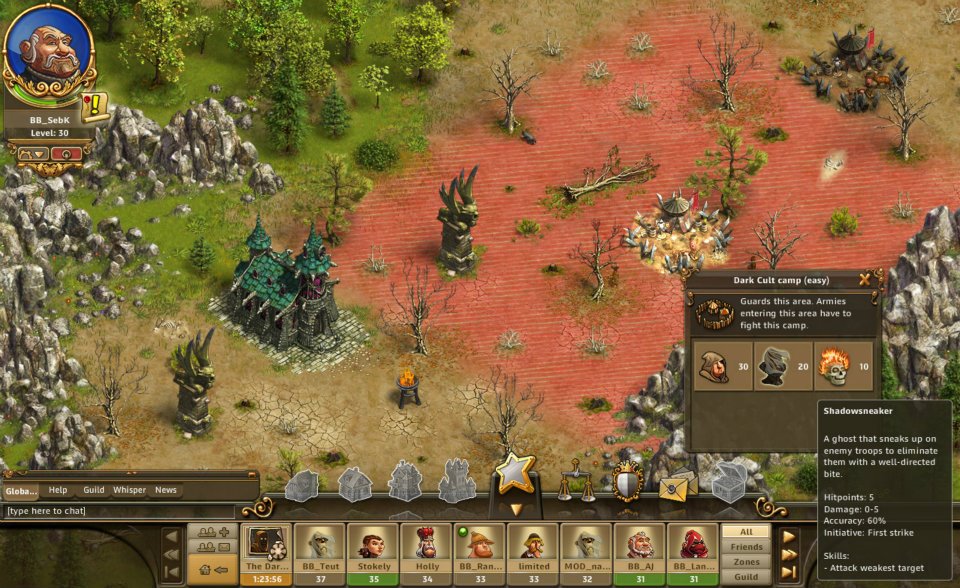960x588 pixels.
Task: Show the News chat tab
Action: pyautogui.click(x=166, y=490)
